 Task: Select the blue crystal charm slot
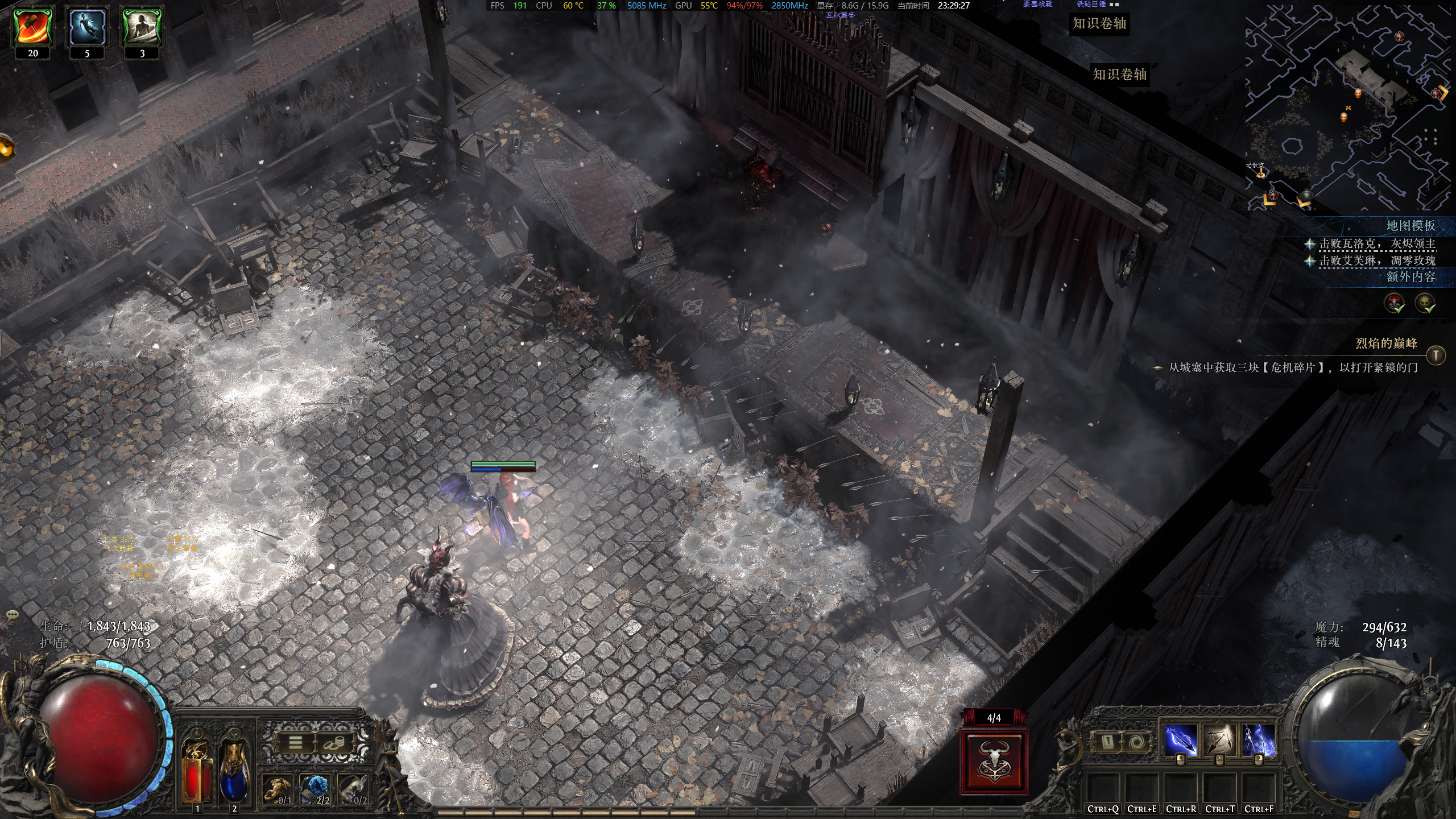[316, 789]
